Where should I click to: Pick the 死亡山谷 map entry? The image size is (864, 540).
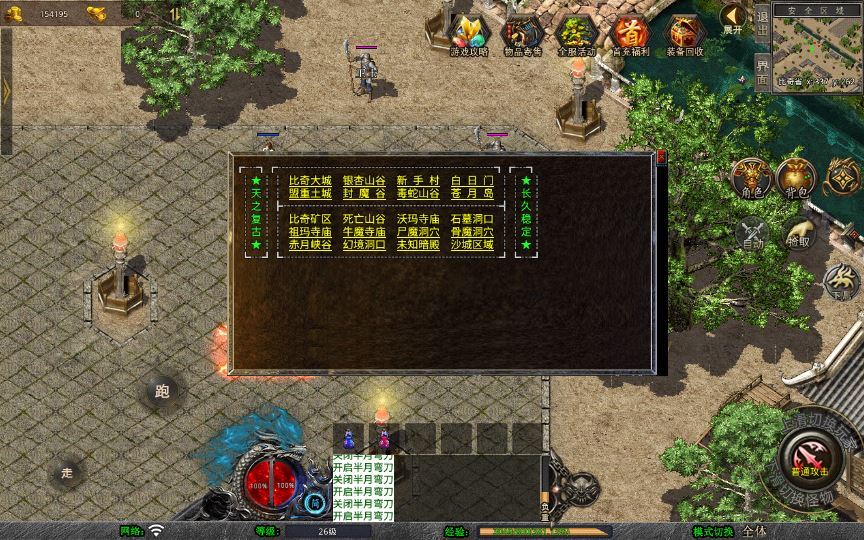tap(364, 218)
